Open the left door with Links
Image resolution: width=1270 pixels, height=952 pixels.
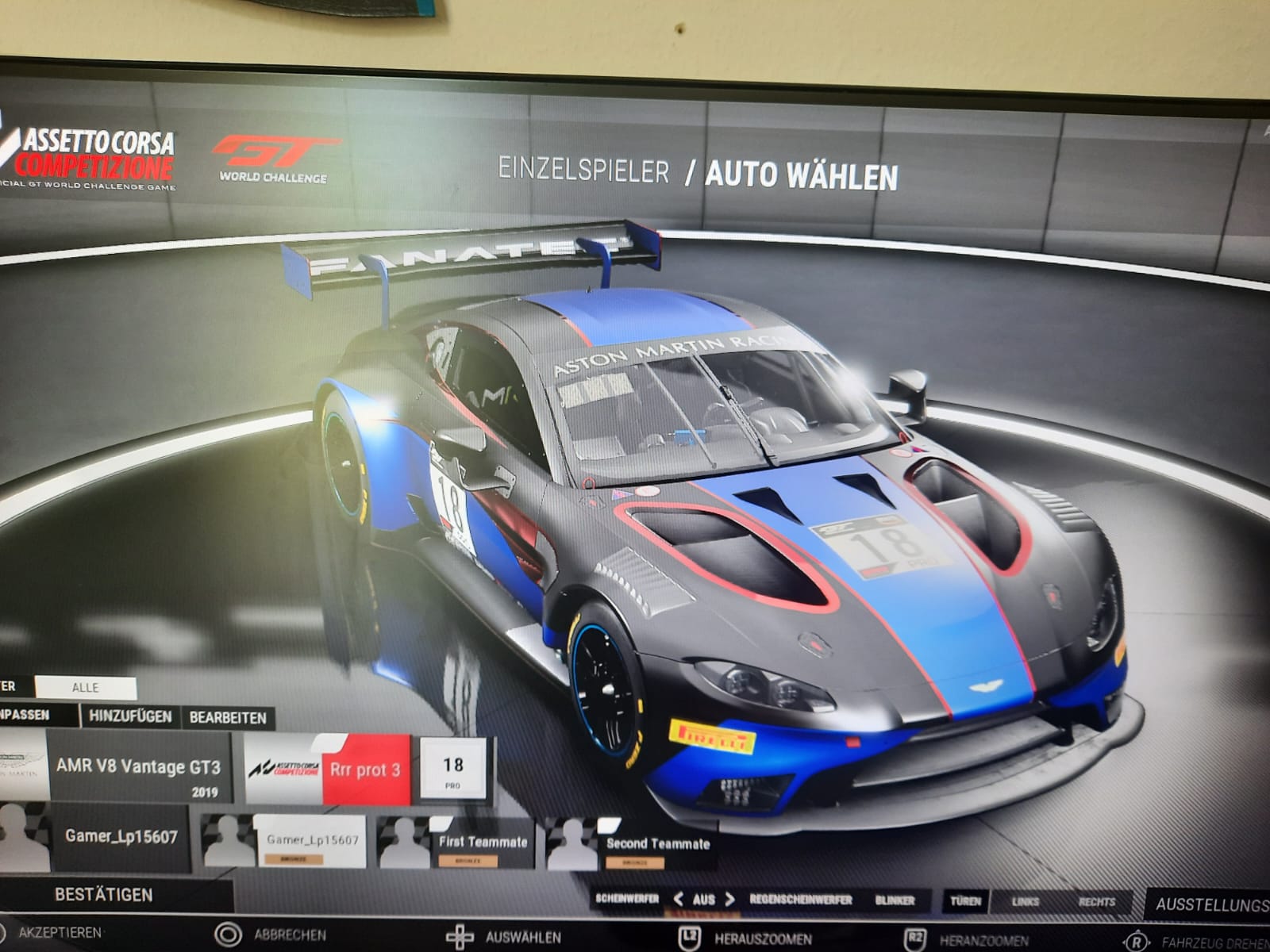(1026, 901)
